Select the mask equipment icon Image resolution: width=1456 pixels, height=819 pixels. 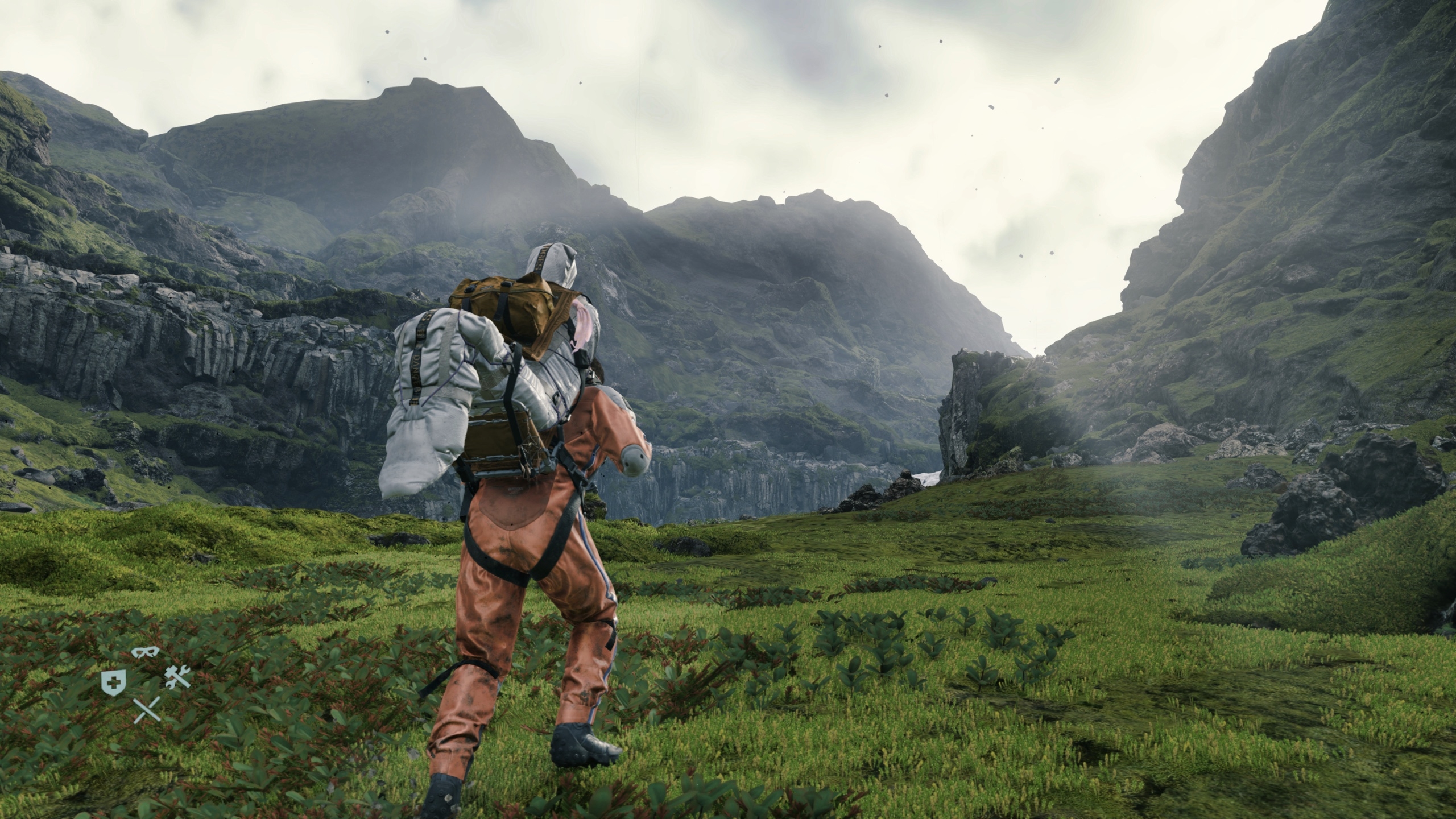pos(145,652)
